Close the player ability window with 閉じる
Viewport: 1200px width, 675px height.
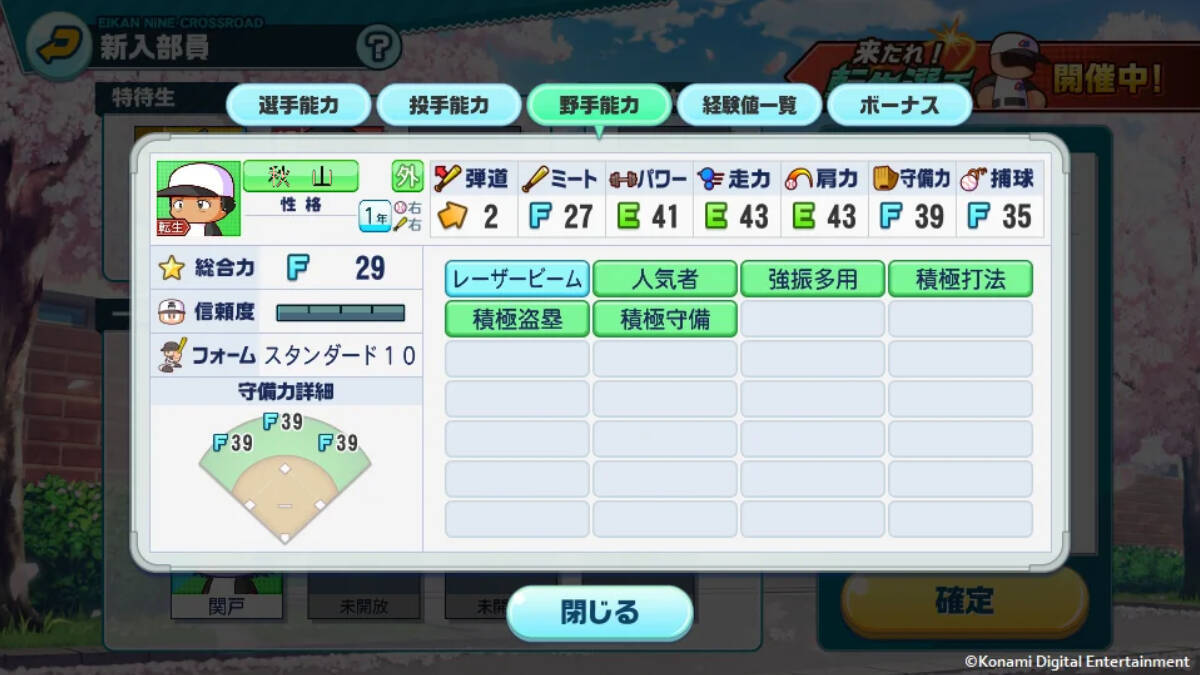pos(599,612)
